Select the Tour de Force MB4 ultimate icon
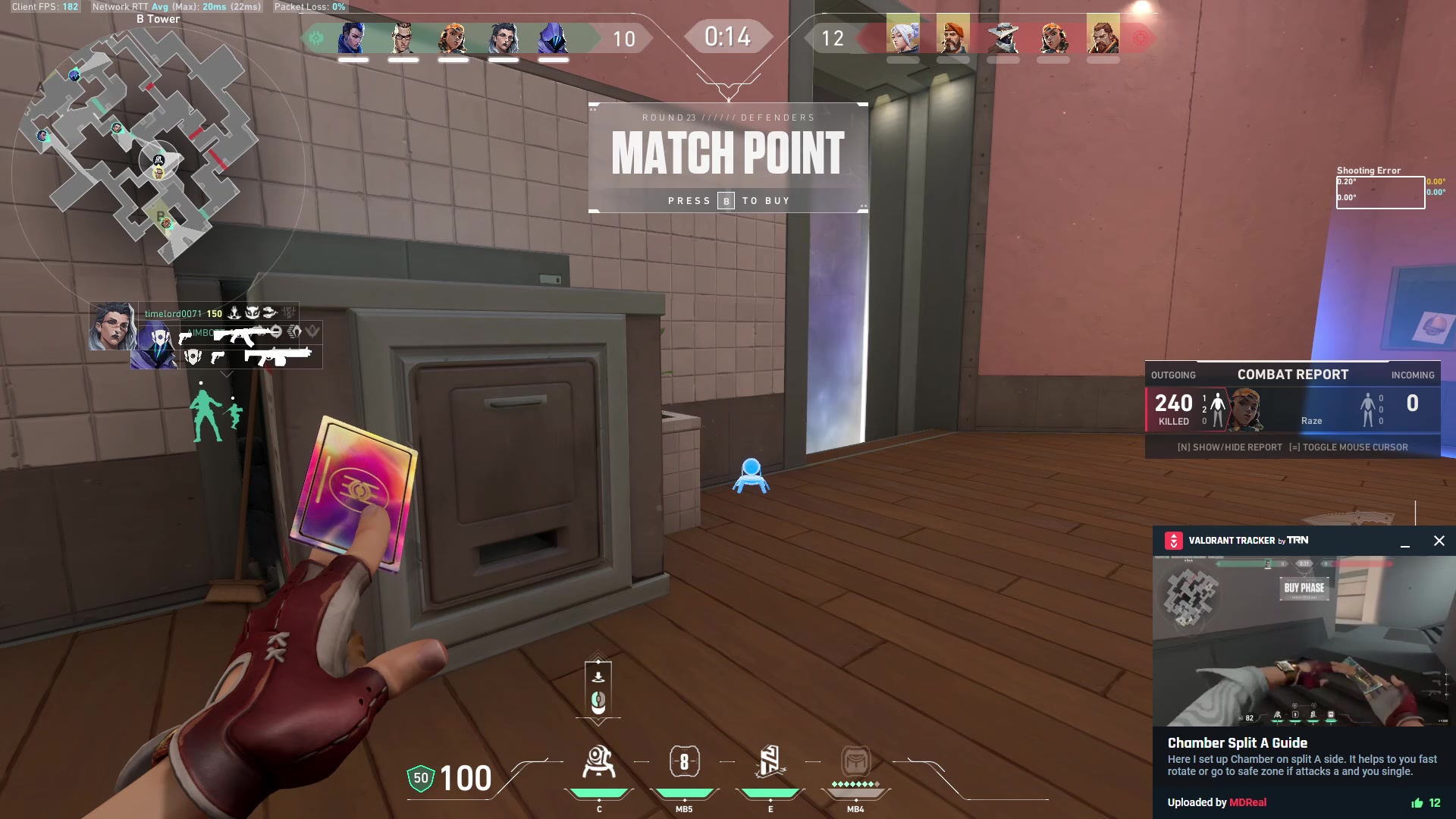Screen dimensions: 1456x819 tap(855, 762)
